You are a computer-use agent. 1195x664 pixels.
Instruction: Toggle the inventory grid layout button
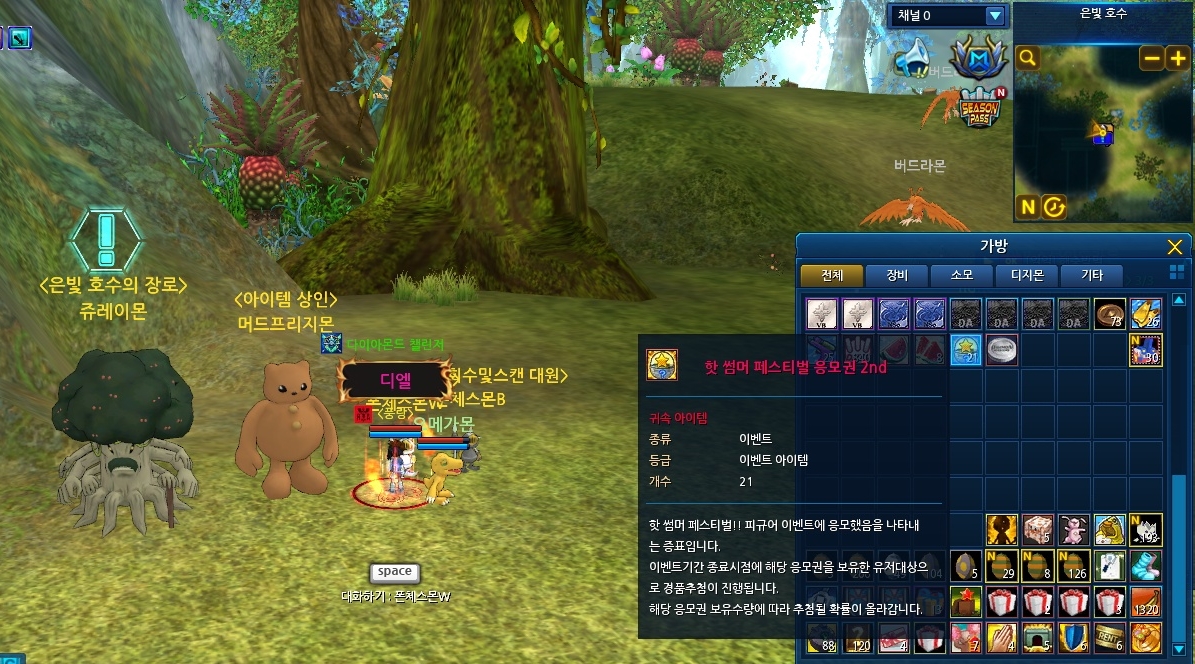1176,273
